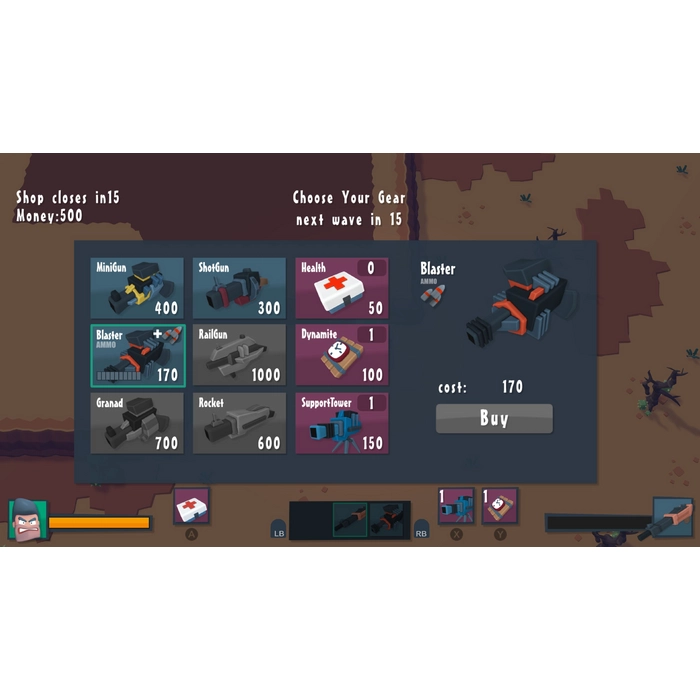Select the medkit slot in the HUD

[x=192, y=507]
